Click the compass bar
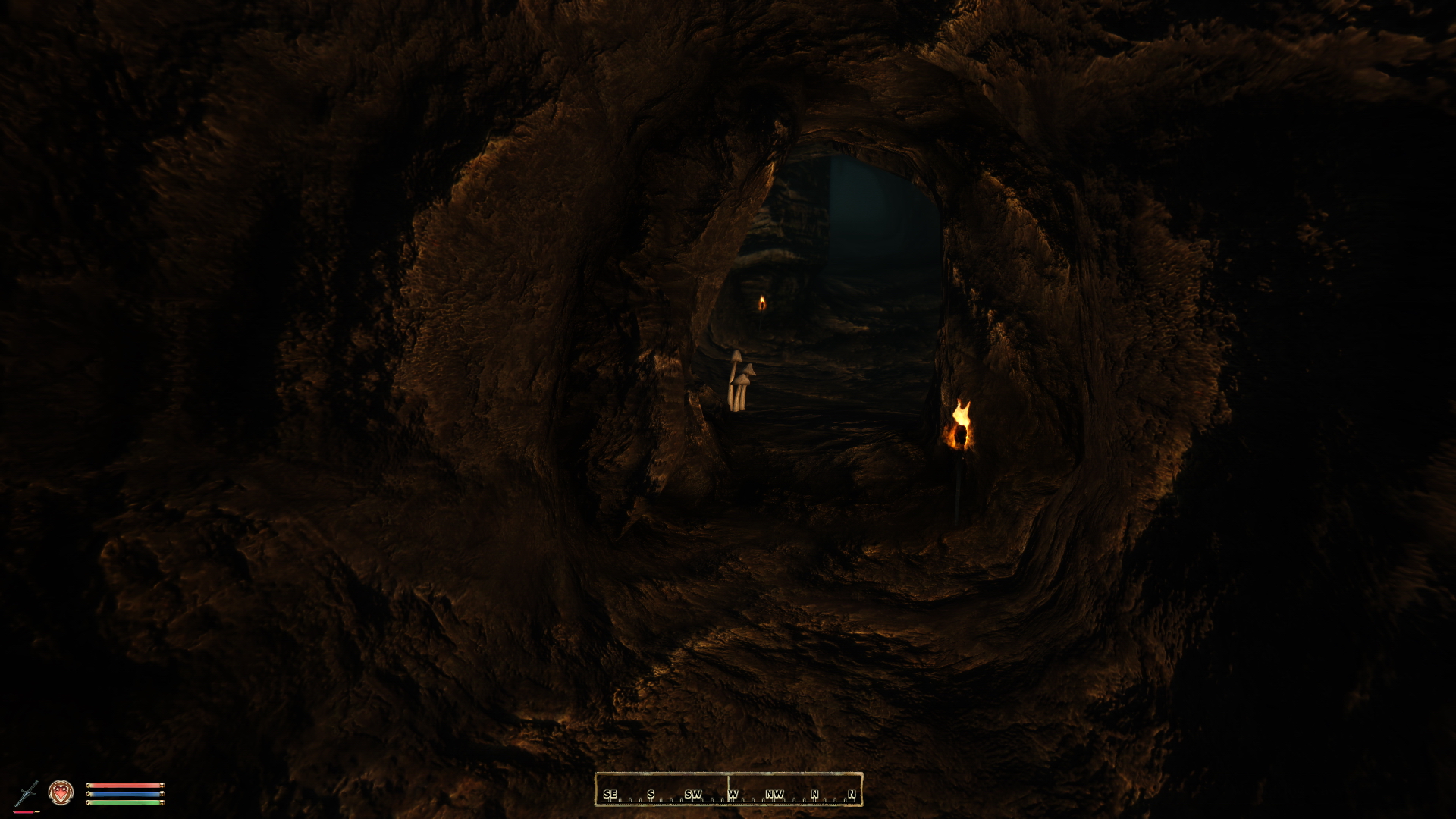Screen dimensions: 1456x819 coord(728,789)
